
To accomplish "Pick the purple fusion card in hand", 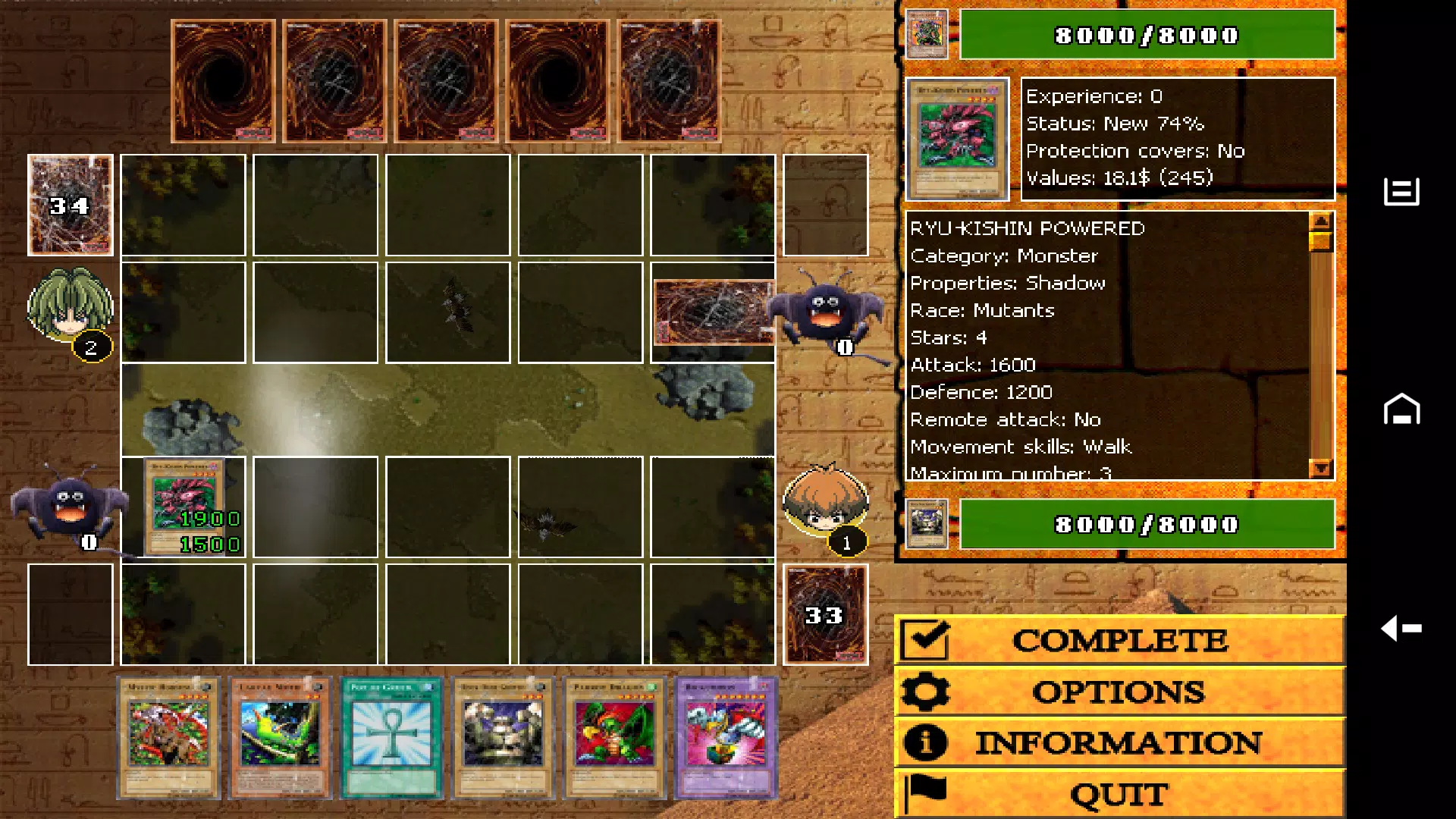I will pyautogui.click(x=726, y=738).
